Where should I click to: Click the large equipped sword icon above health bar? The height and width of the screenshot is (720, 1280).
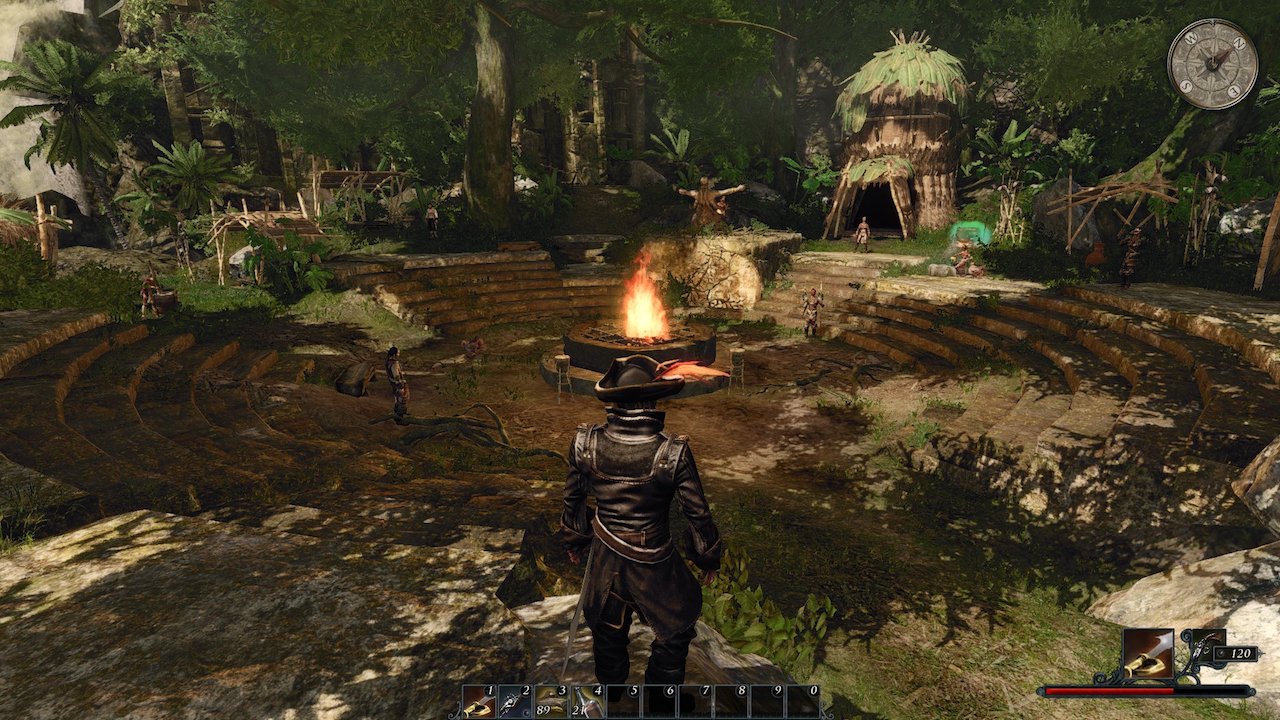pyautogui.click(x=1147, y=654)
